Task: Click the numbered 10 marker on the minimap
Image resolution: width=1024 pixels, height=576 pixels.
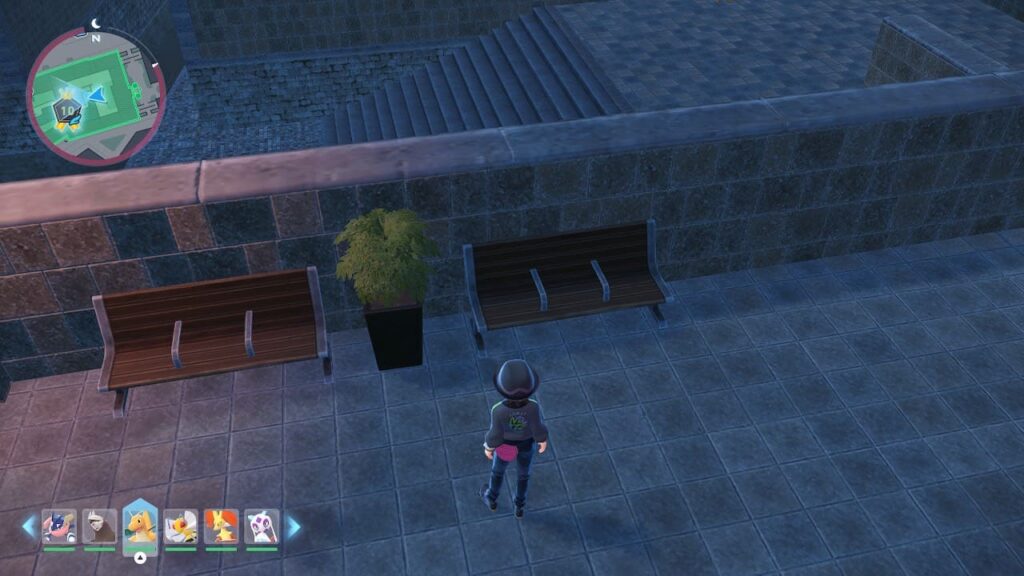Action: (x=69, y=108)
